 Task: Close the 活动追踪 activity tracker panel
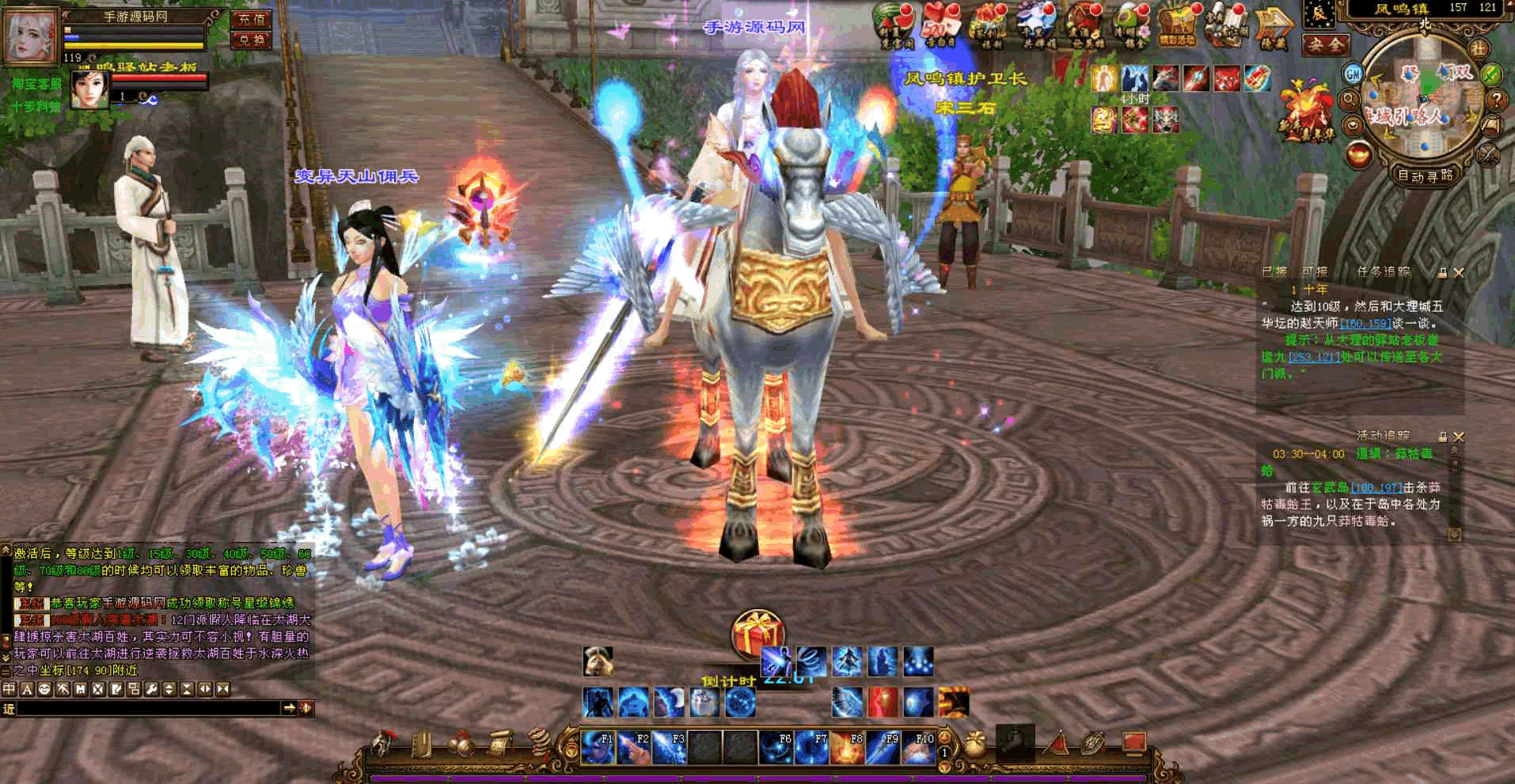coord(1459,436)
